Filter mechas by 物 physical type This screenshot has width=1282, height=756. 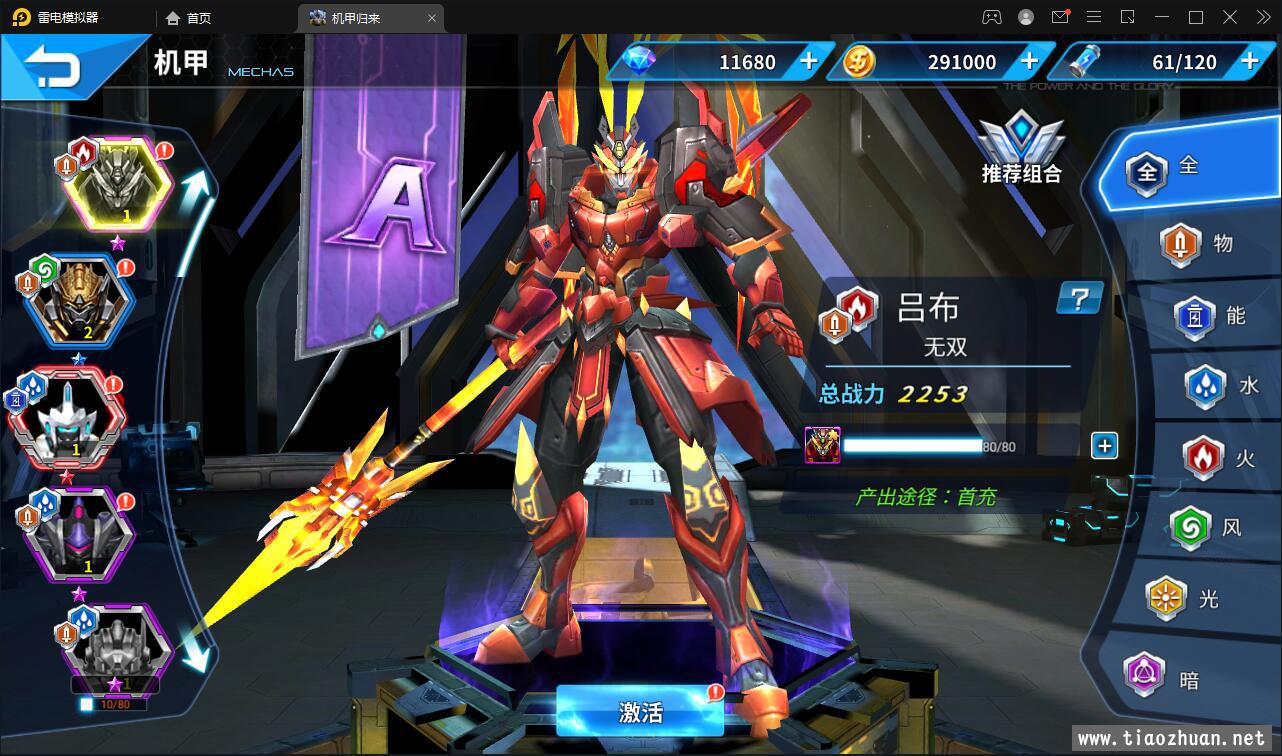pyautogui.click(x=1199, y=244)
